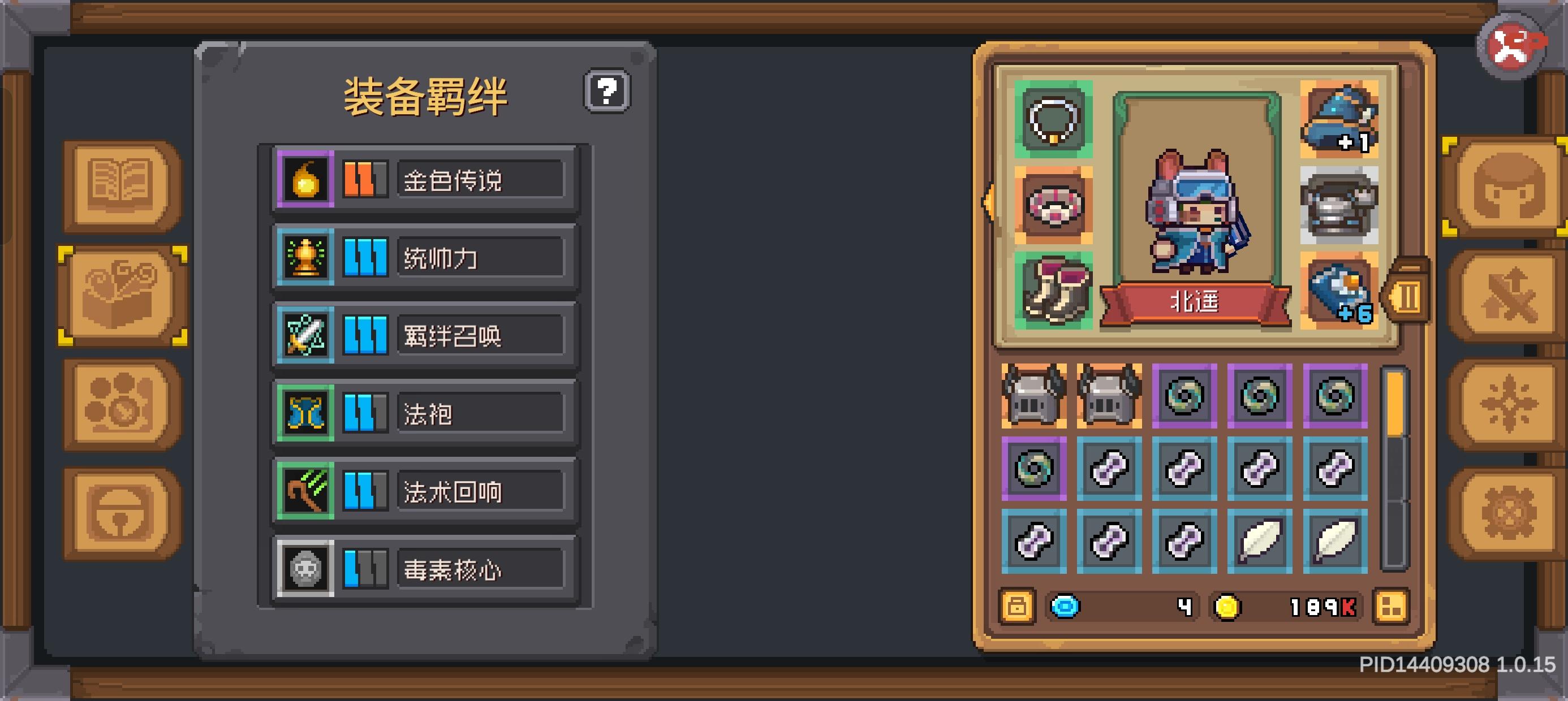Open the 法术回响 staff icon
This screenshot has height=701, width=1568.
[x=305, y=490]
